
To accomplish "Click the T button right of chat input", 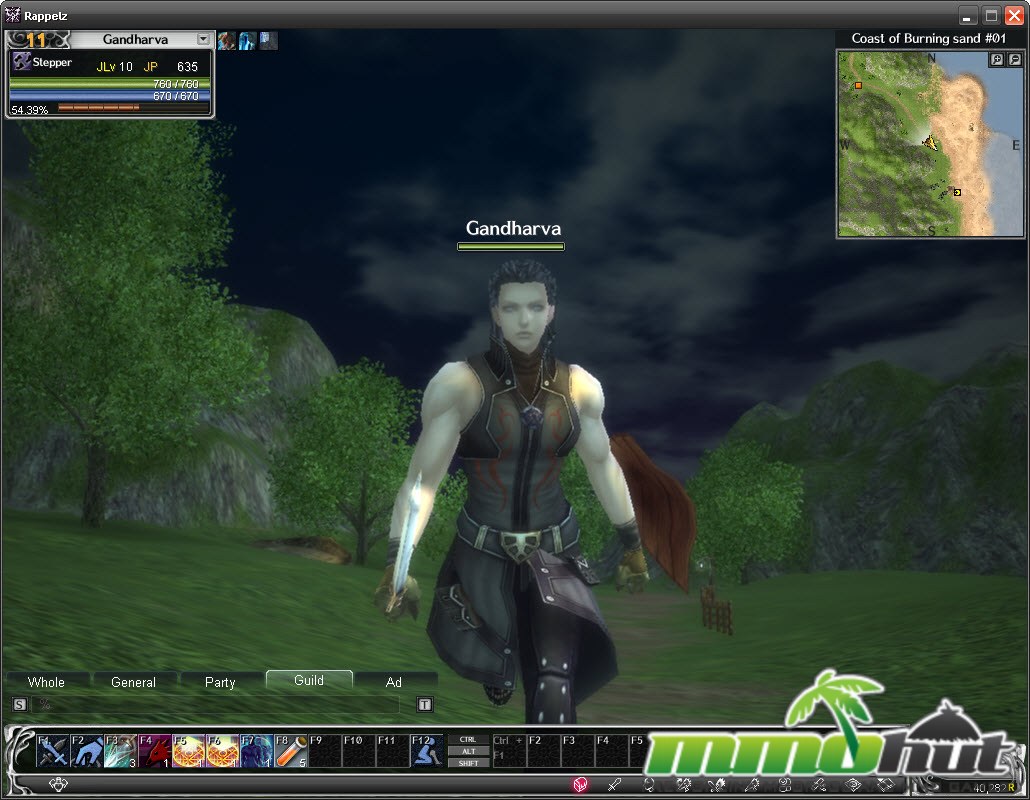I will (424, 705).
